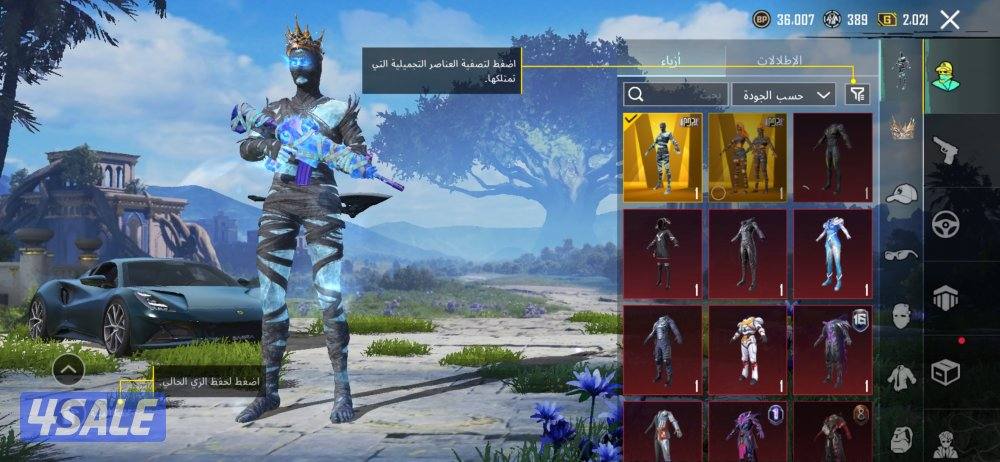Image resolution: width=1000 pixels, height=462 pixels.
Task: Choose the blue and white bodysuit outfit
Action: click(x=832, y=253)
